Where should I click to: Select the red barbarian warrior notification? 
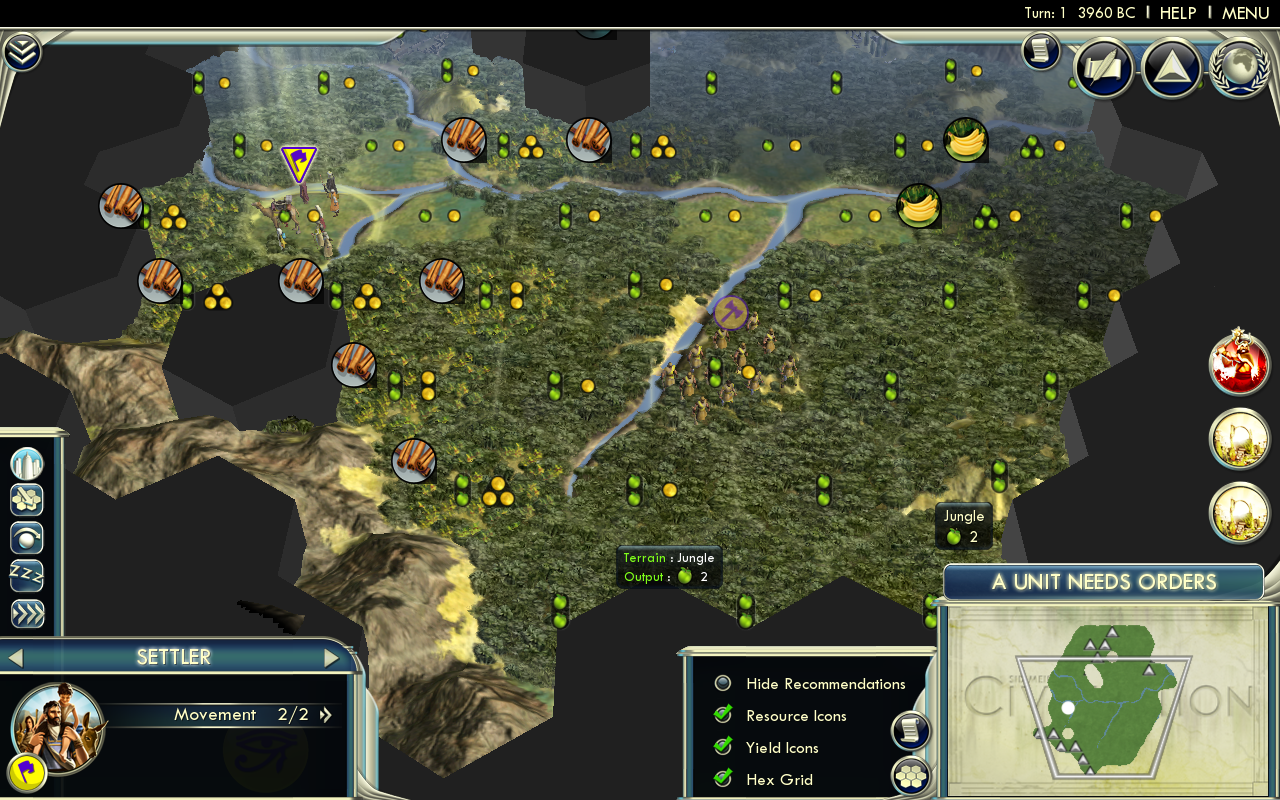(x=1239, y=363)
